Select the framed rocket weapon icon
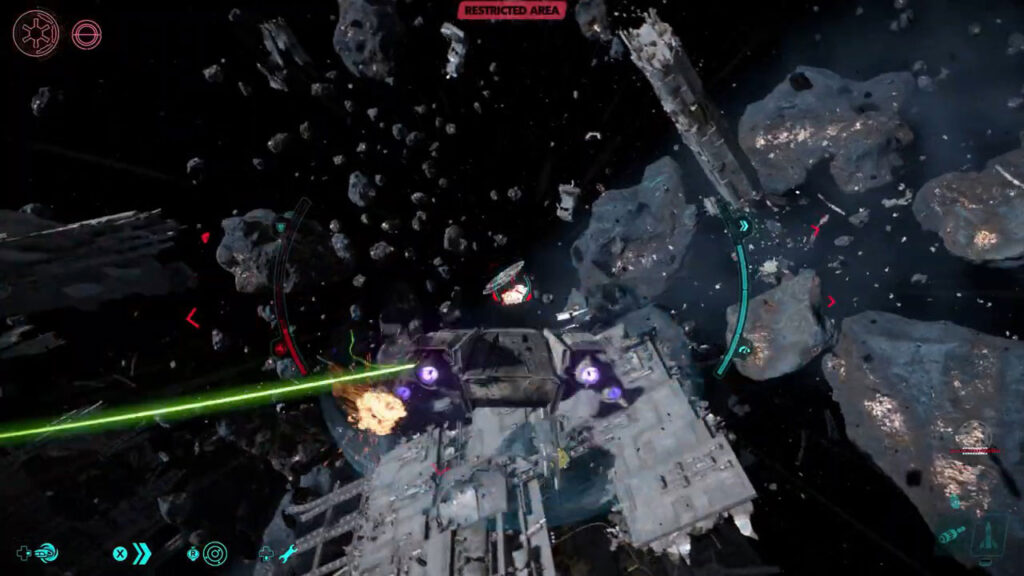 [989, 533]
